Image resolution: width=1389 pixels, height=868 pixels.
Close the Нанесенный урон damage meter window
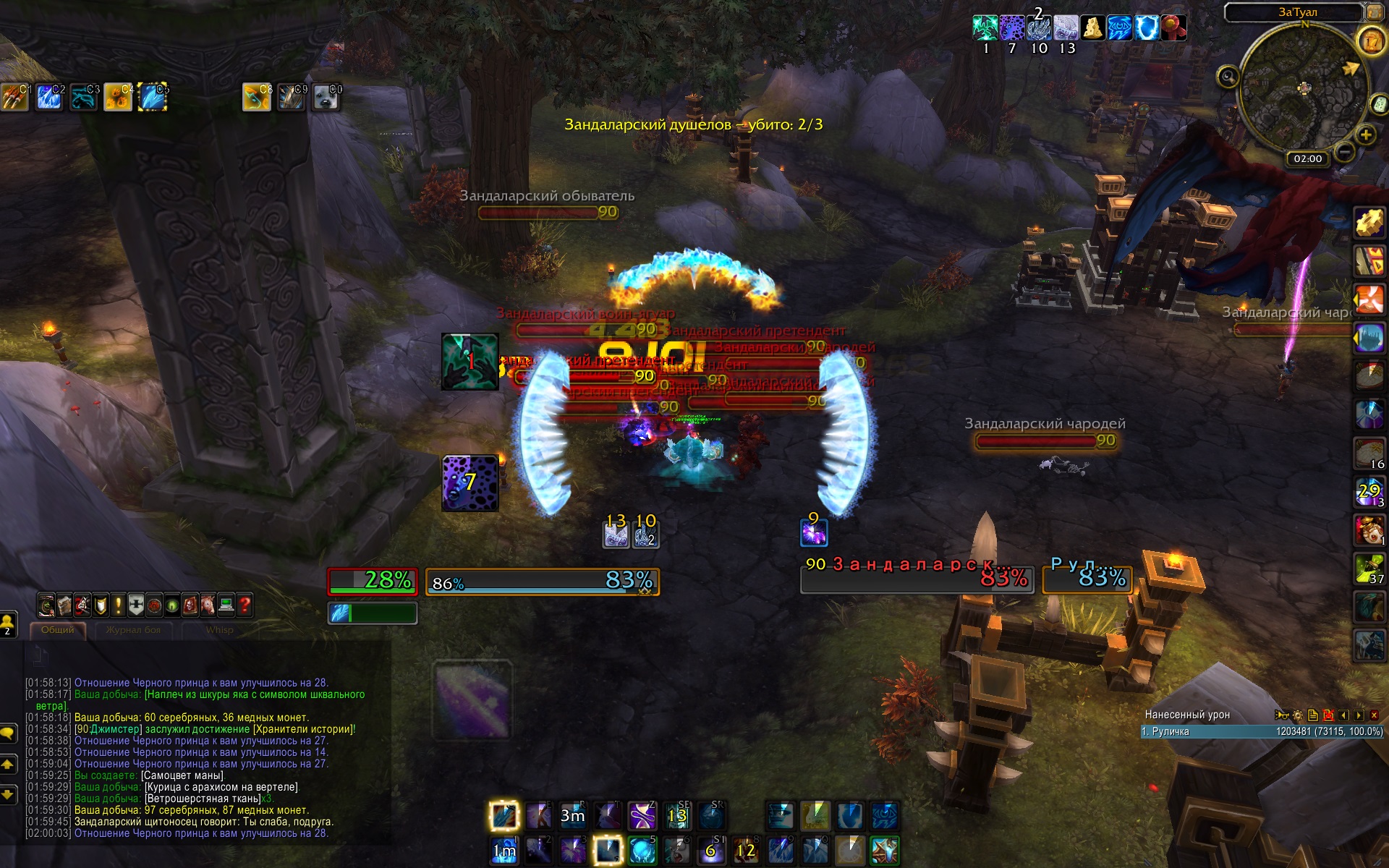point(1374,715)
